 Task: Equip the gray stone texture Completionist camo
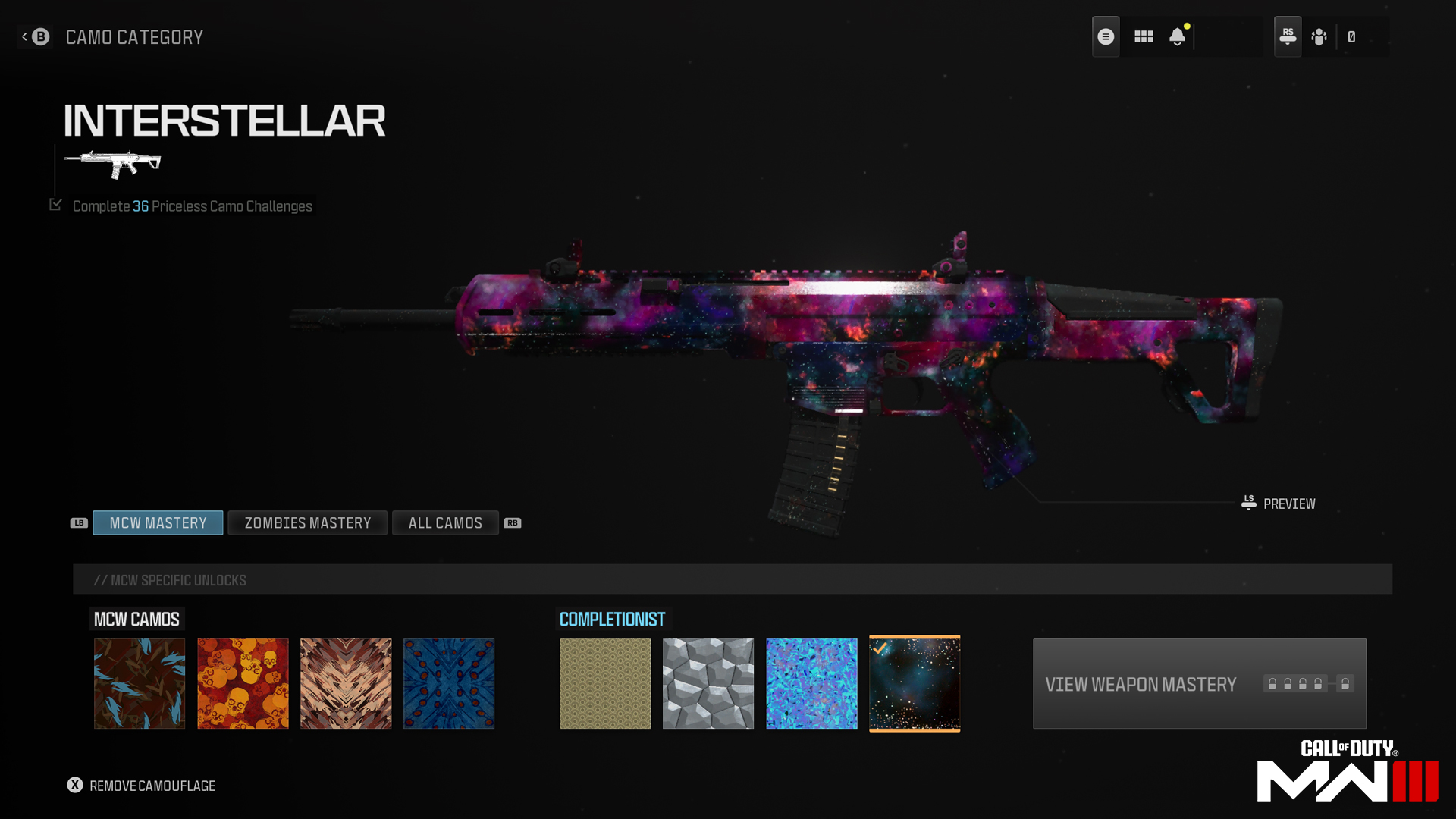pyautogui.click(x=708, y=682)
